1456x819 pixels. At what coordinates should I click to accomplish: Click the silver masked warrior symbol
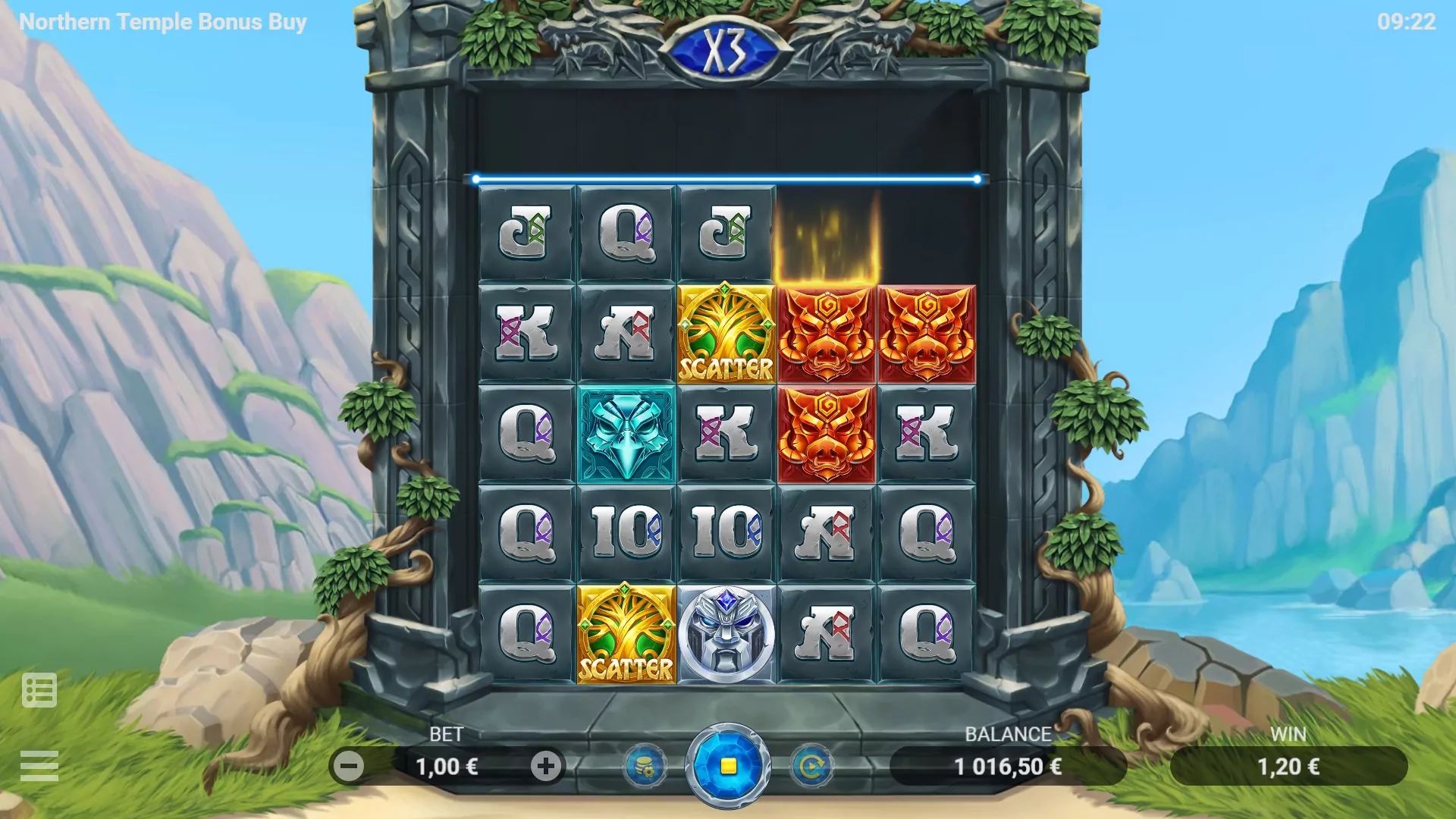(726, 634)
